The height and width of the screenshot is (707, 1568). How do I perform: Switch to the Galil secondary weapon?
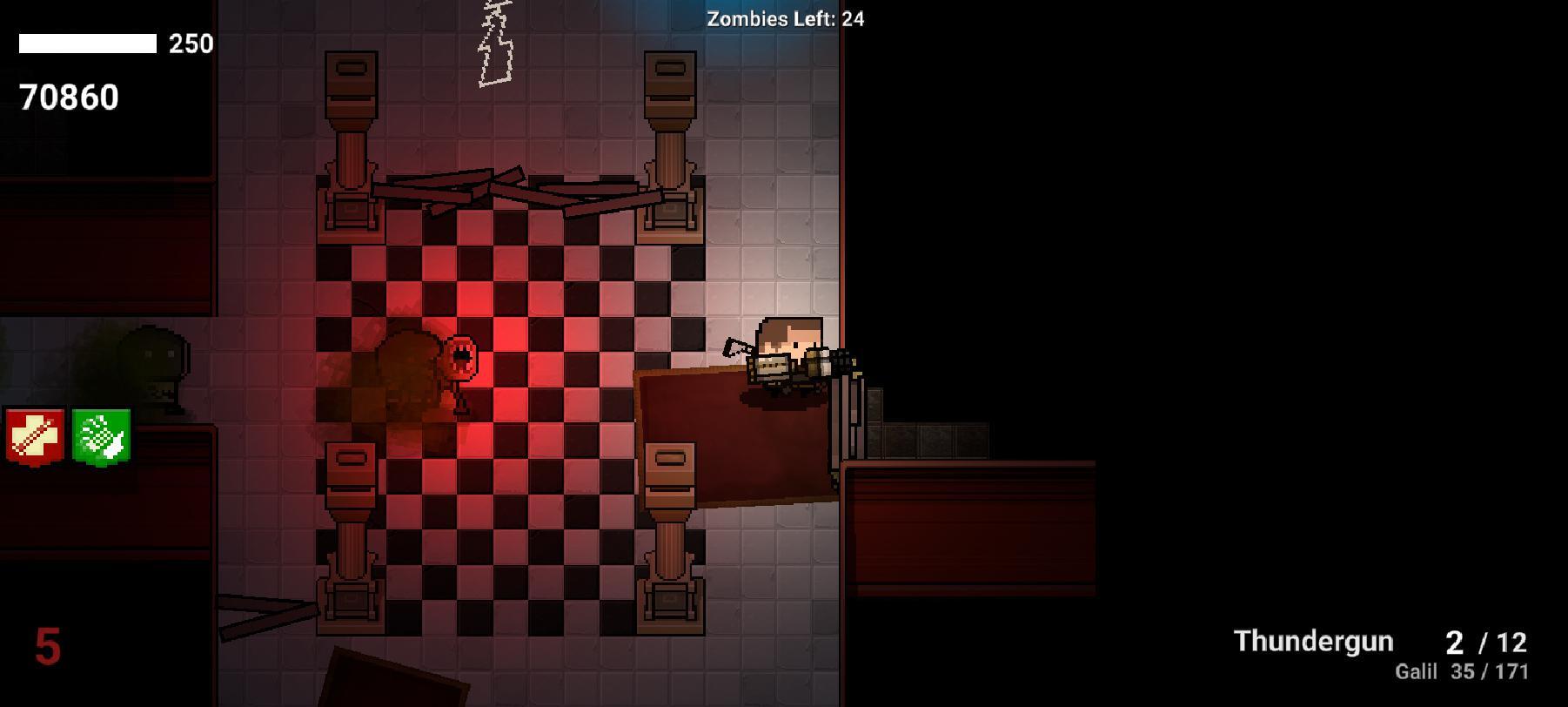(x=1416, y=671)
